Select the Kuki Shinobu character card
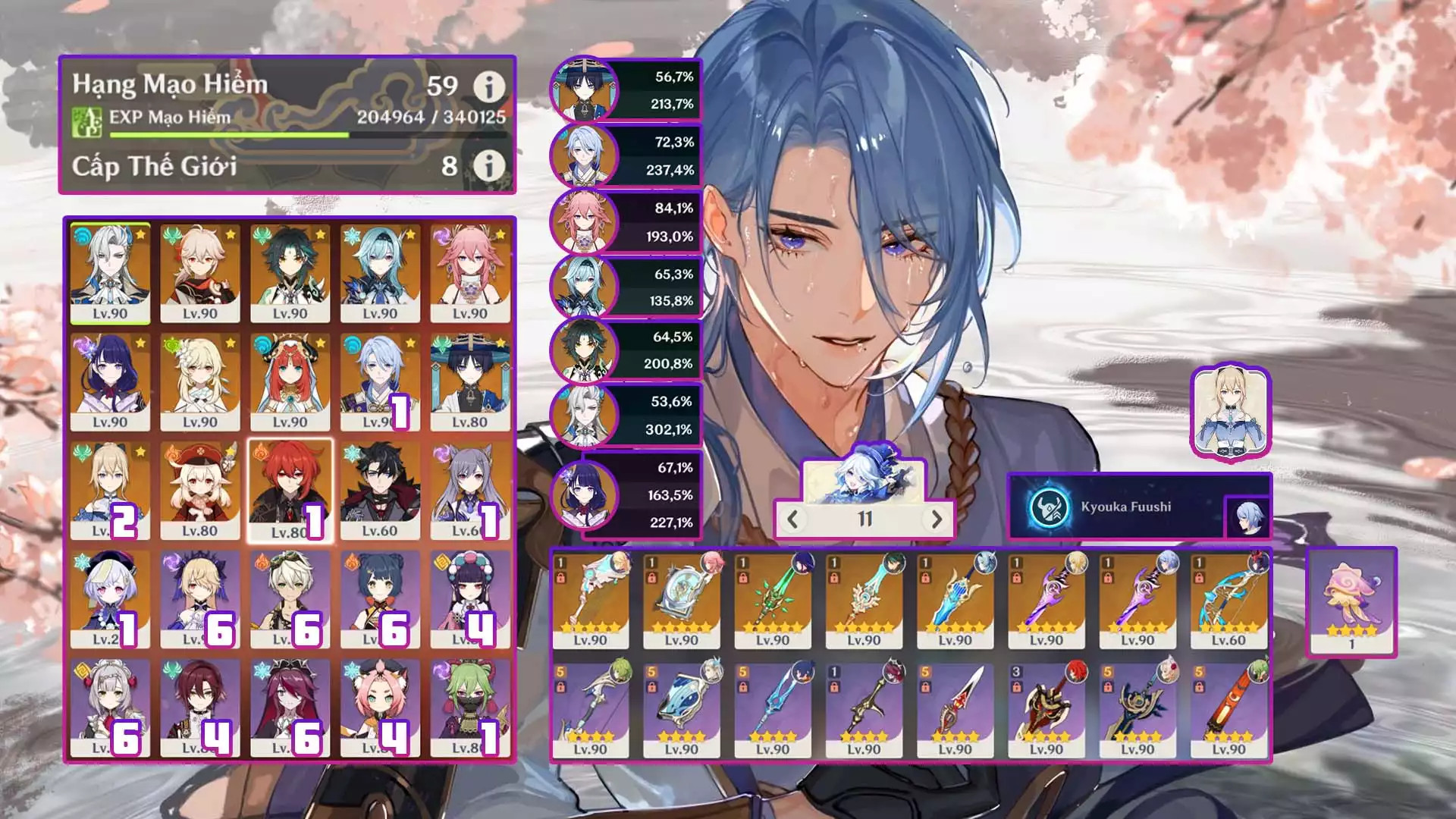 pos(469,708)
